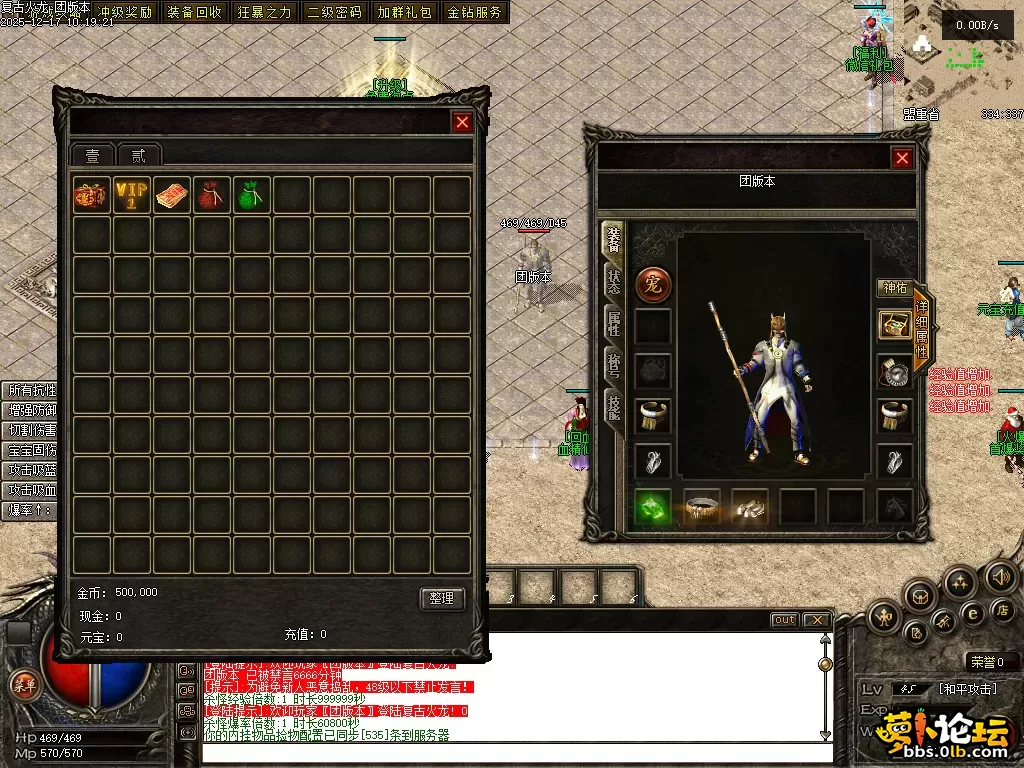Viewport: 1024px width, 768px height.
Task: Click the round 宠 pet button
Action: coord(653,284)
